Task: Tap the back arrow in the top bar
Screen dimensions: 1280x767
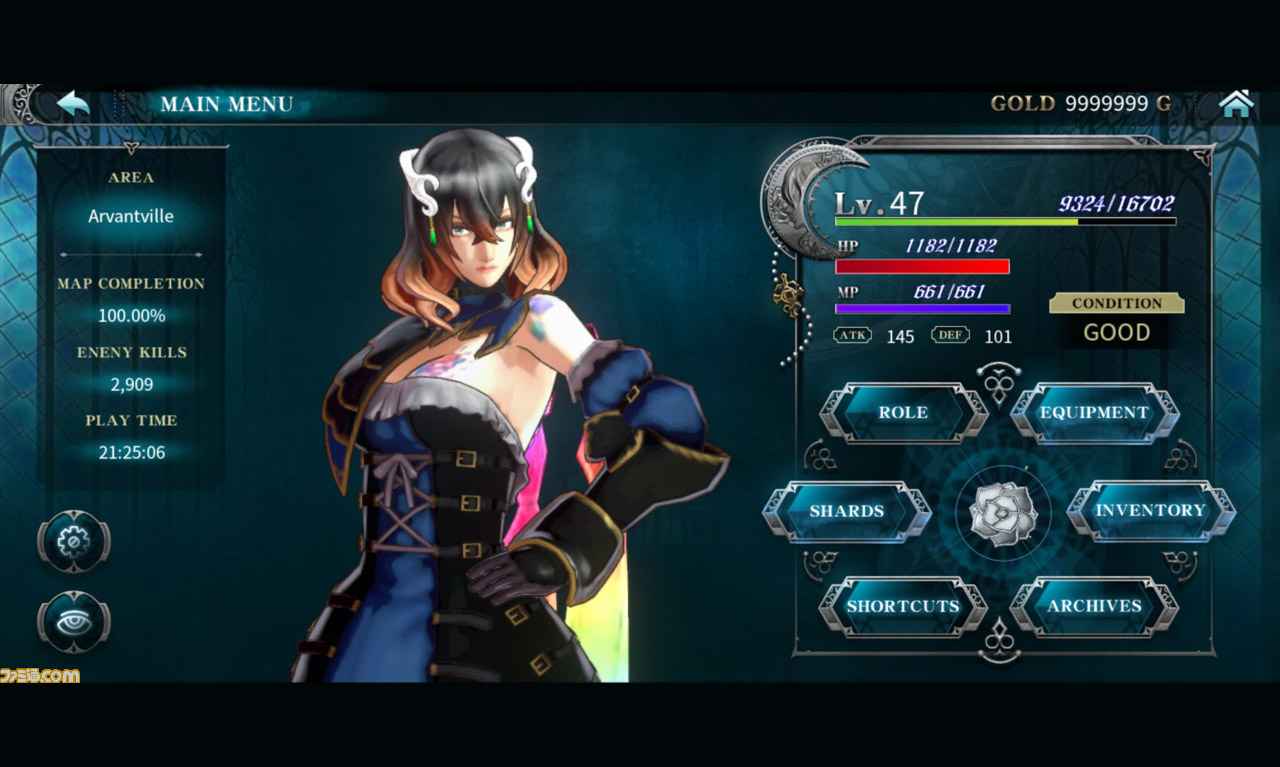Action: pos(73,101)
